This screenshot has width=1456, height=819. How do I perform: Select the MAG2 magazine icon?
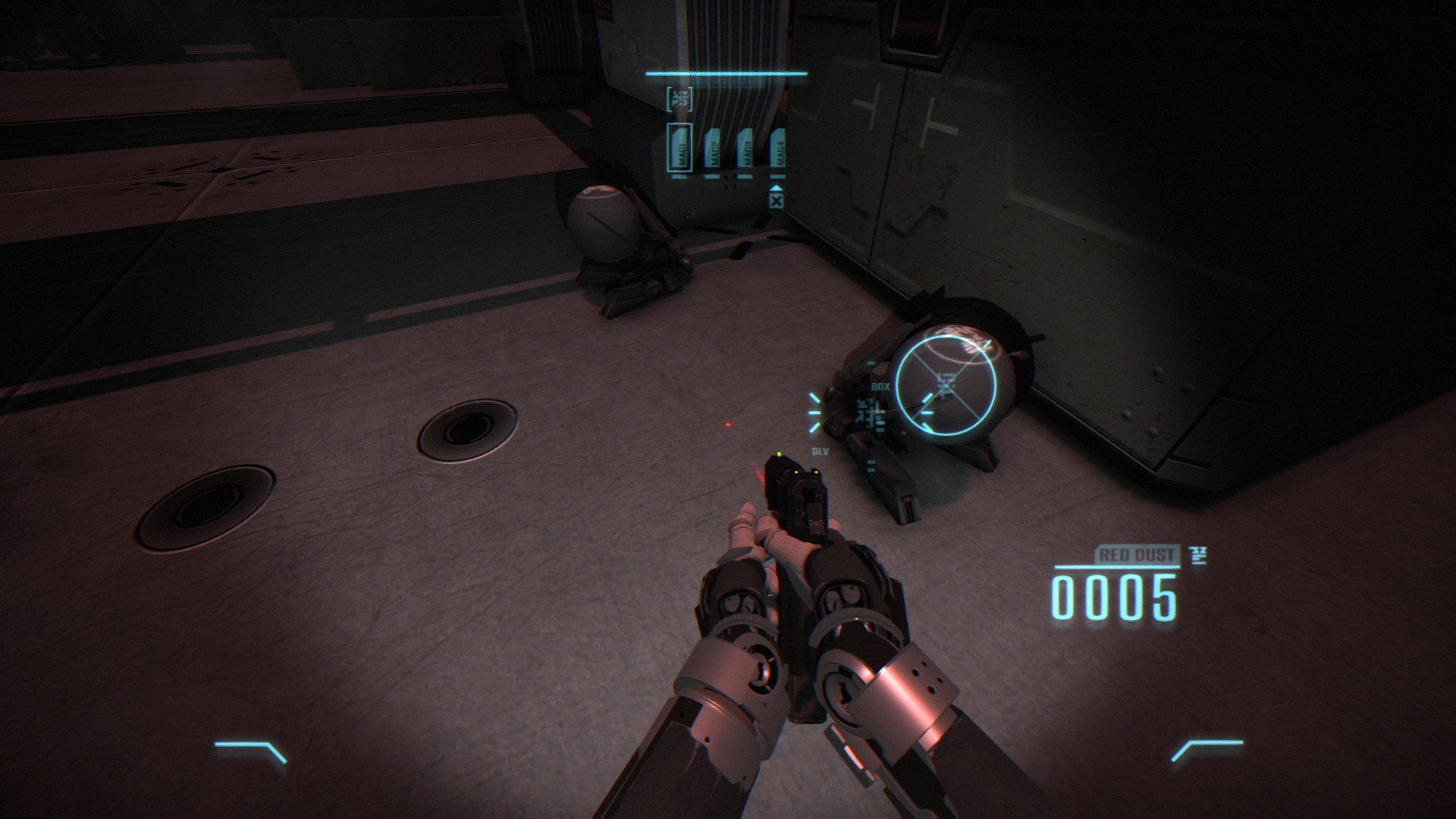click(x=714, y=149)
